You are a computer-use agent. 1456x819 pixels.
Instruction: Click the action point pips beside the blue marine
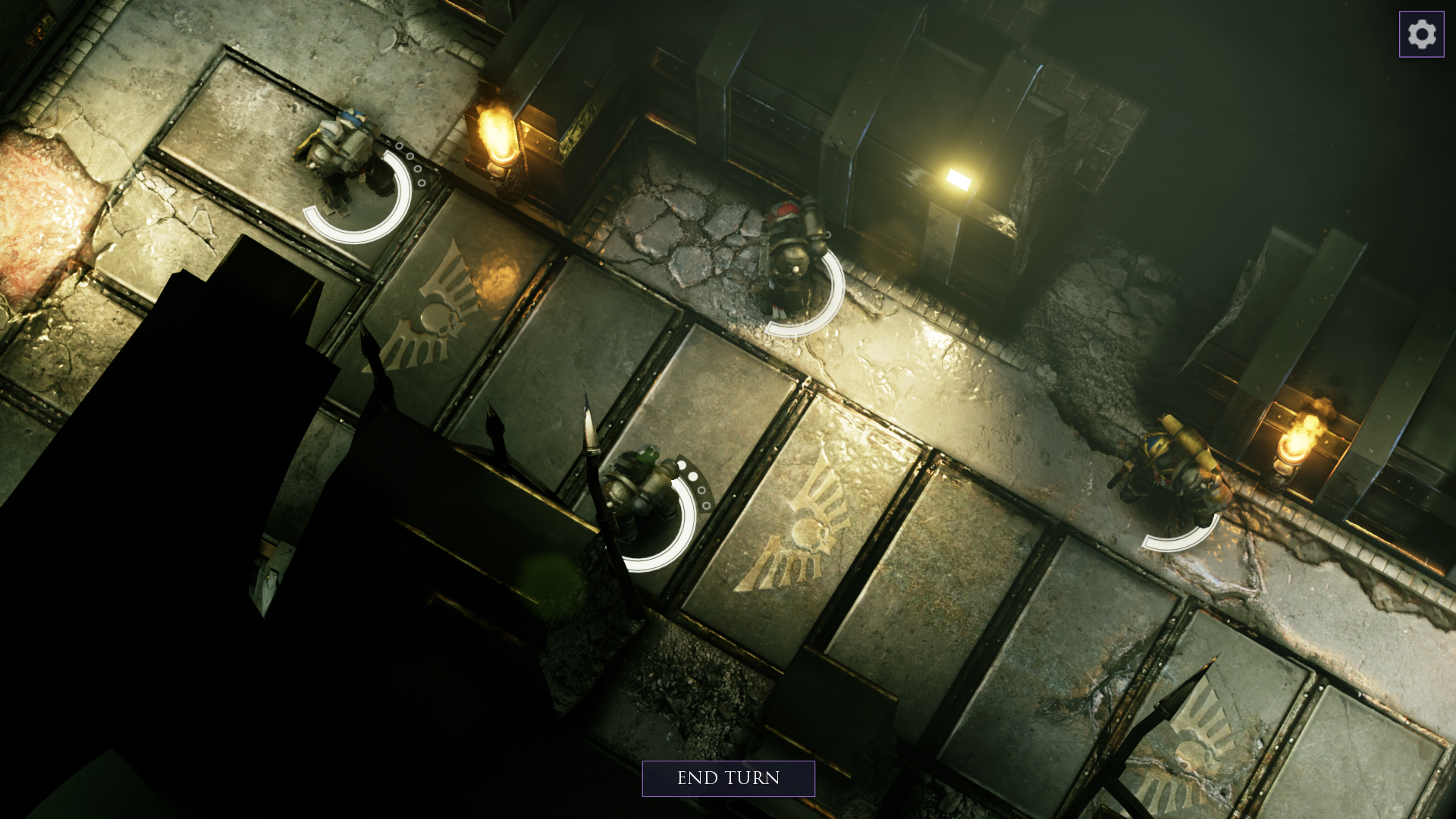pos(412,163)
